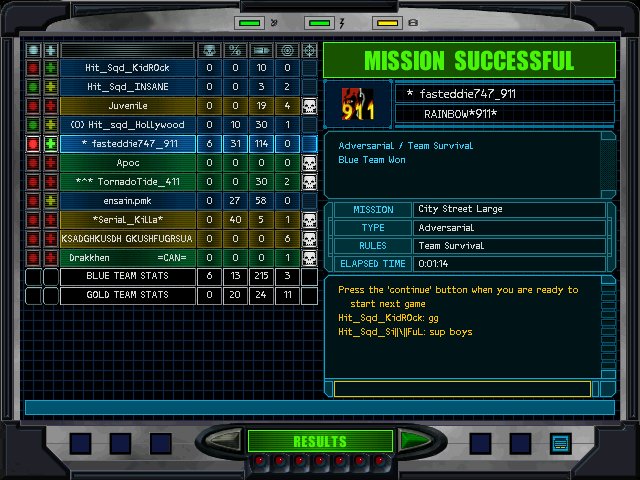Select the Drakkhen =CAN= player row
The height and width of the screenshot is (480, 640).
(x=128, y=258)
